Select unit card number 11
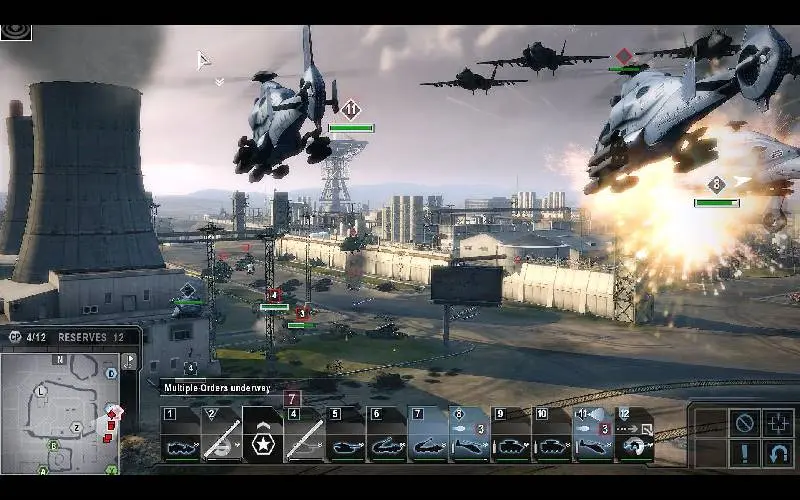The image size is (800, 500). tap(592, 435)
